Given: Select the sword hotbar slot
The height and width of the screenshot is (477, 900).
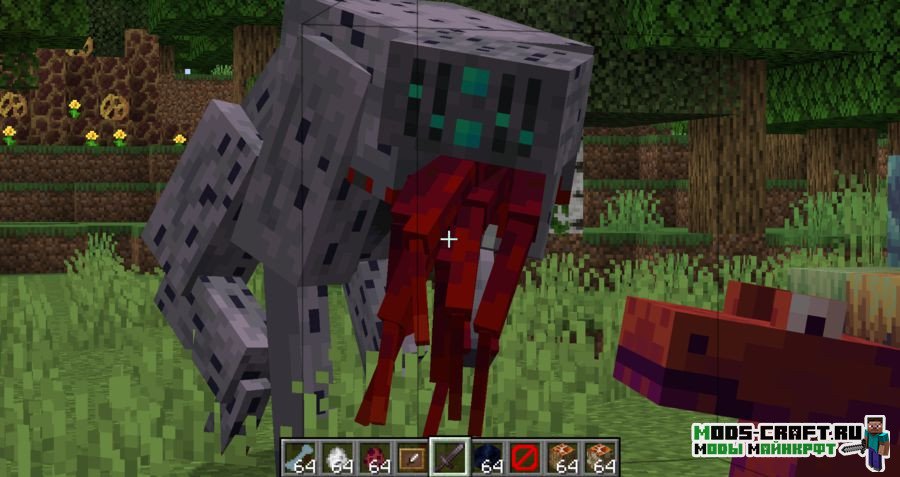Looking at the screenshot, I should click(449, 456).
